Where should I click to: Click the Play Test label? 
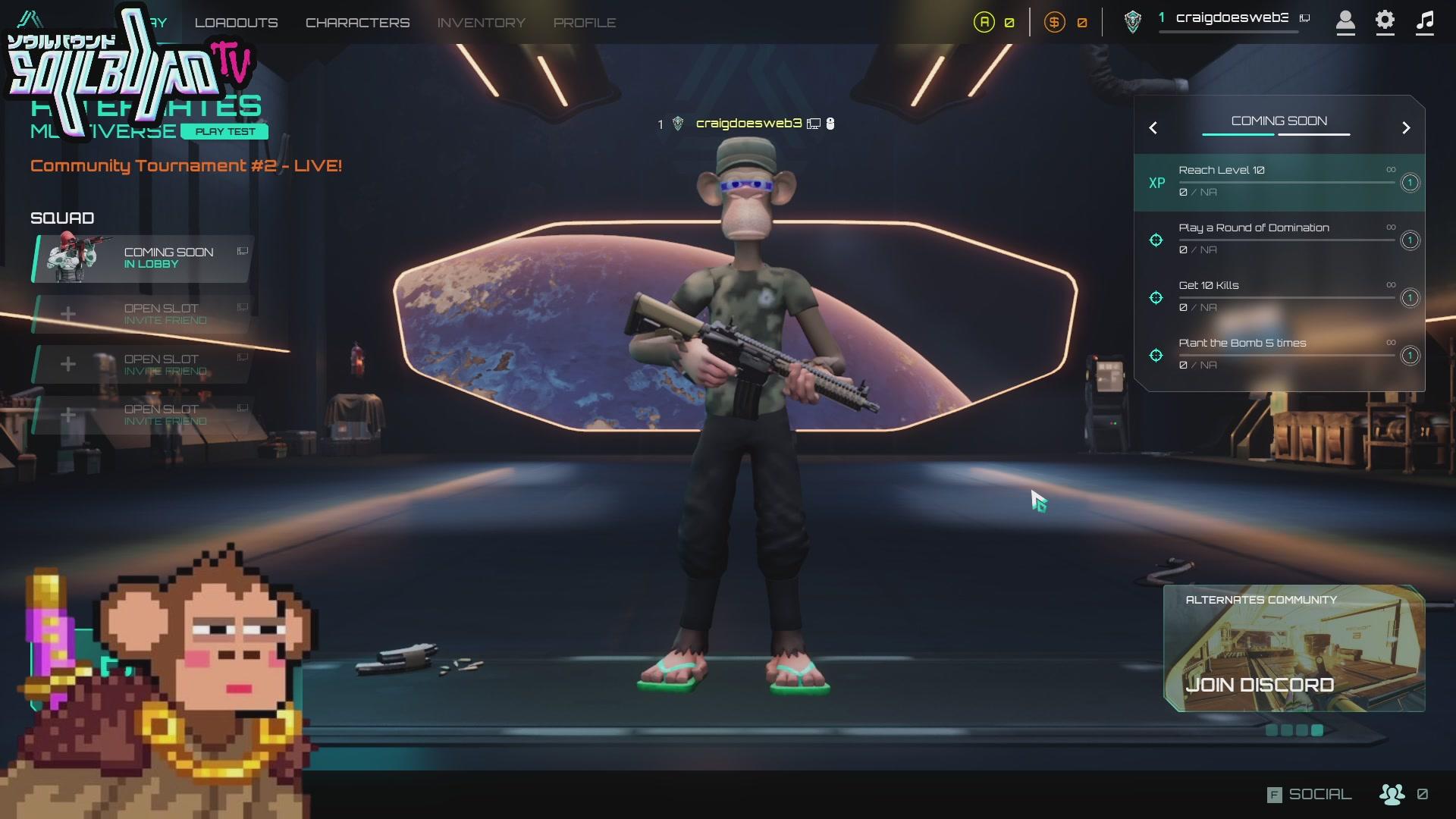[224, 131]
